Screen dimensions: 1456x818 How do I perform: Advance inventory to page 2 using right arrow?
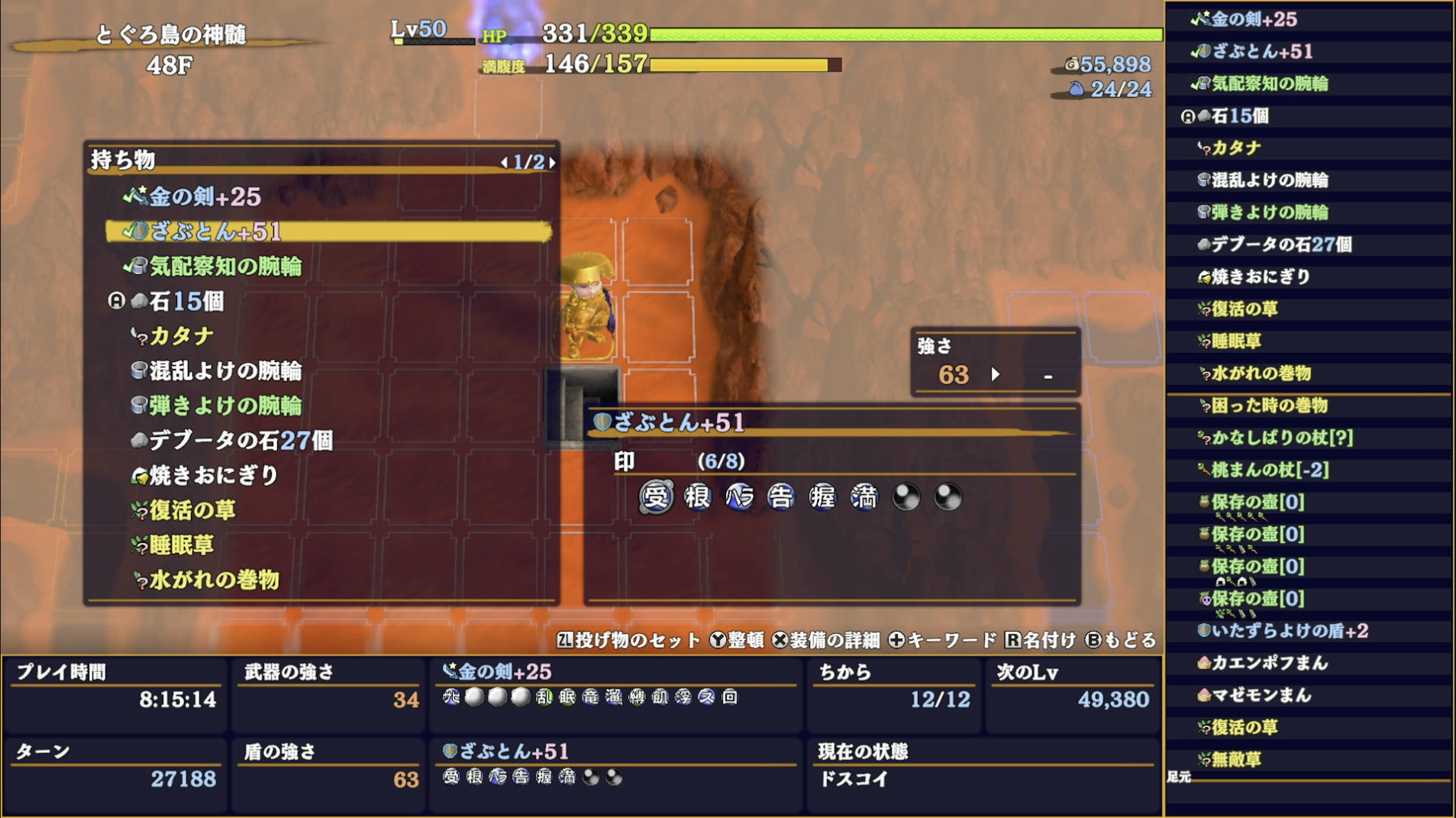[x=554, y=163]
